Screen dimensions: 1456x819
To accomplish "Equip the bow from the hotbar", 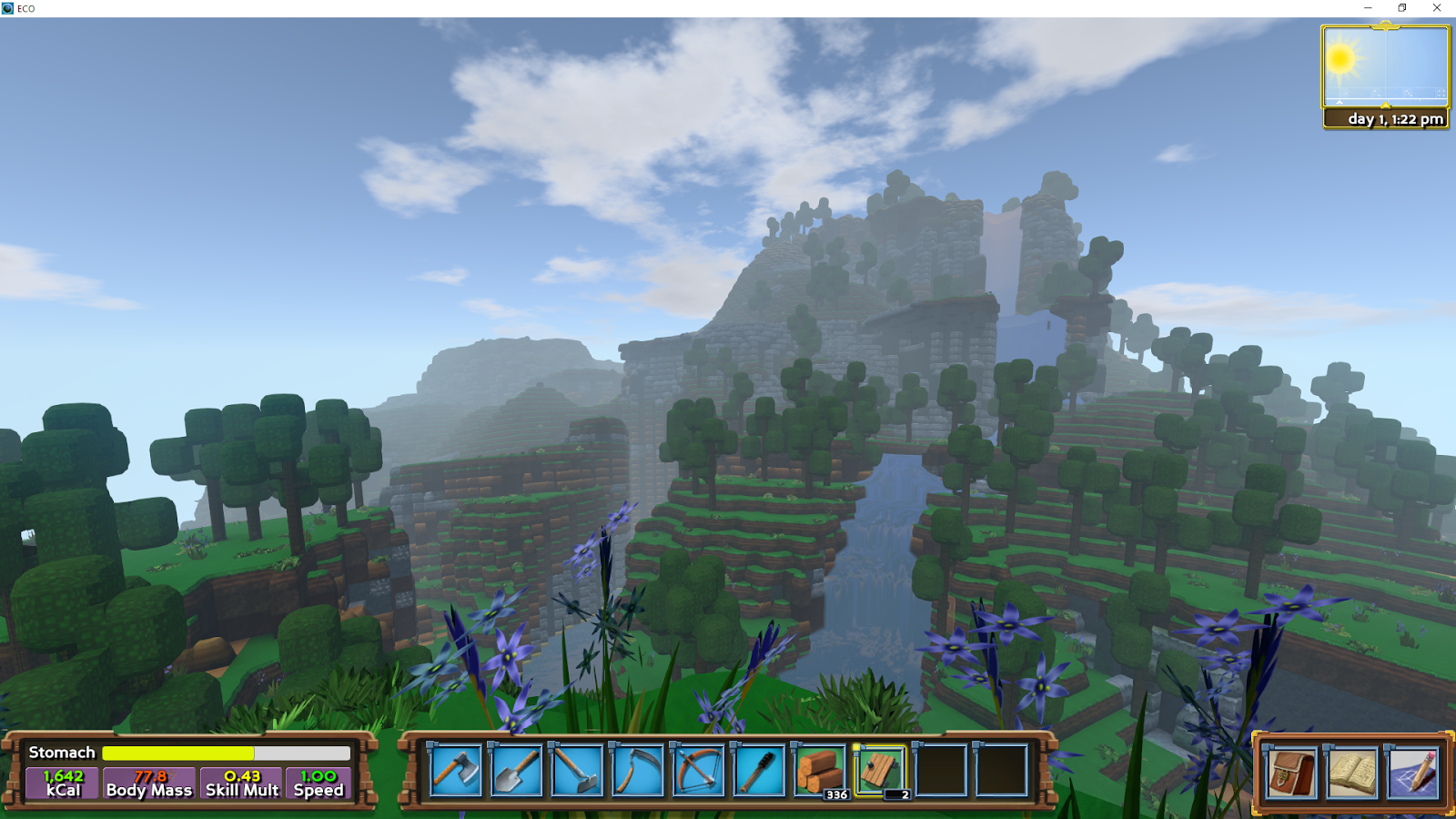I will point(698,771).
